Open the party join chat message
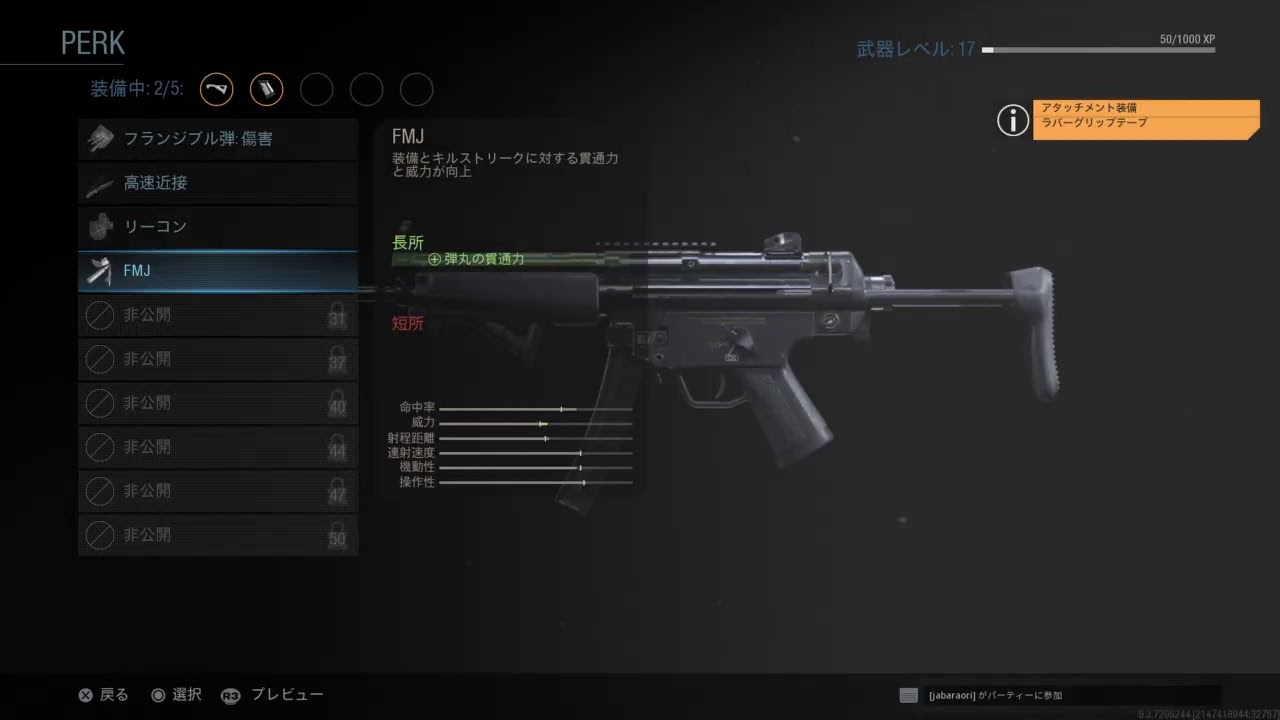Viewport: 1280px width, 720px height. tap(1060, 695)
